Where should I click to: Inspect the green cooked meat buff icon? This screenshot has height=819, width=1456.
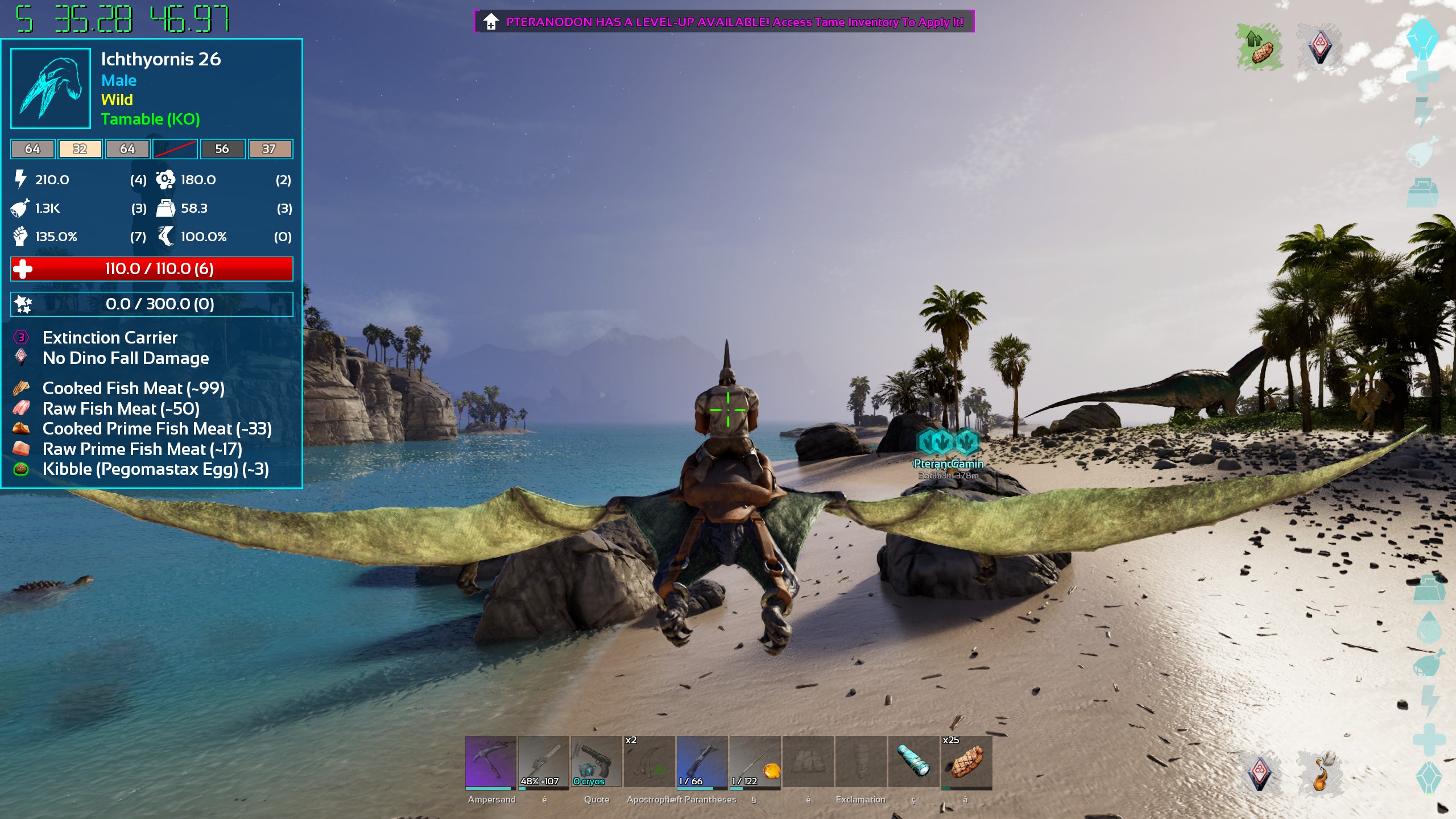tap(1259, 47)
